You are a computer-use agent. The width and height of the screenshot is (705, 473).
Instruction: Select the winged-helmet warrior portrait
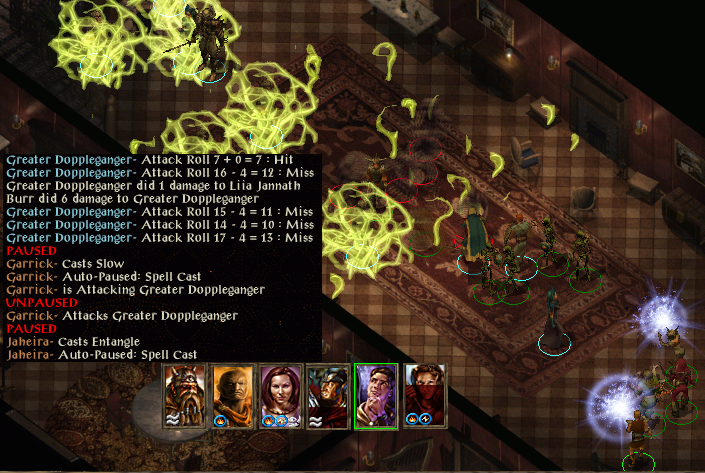coord(329,394)
